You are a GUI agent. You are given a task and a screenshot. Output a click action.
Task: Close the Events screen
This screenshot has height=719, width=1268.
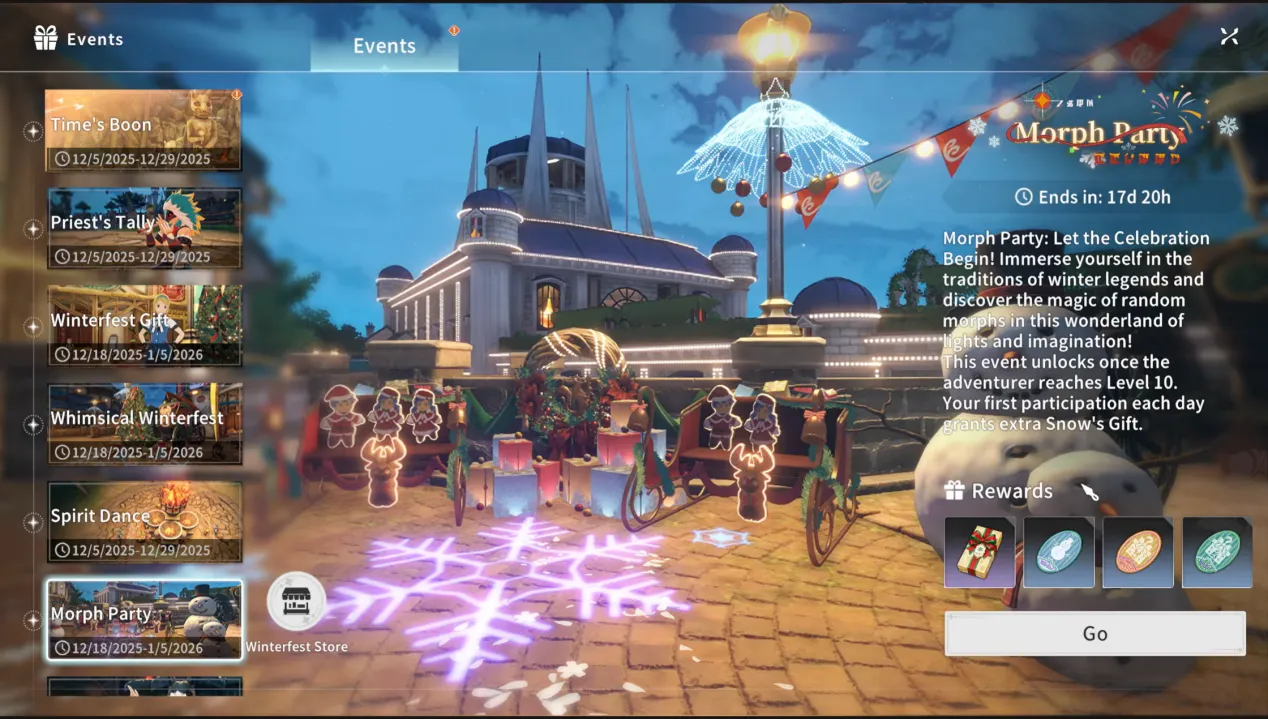click(x=1229, y=36)
